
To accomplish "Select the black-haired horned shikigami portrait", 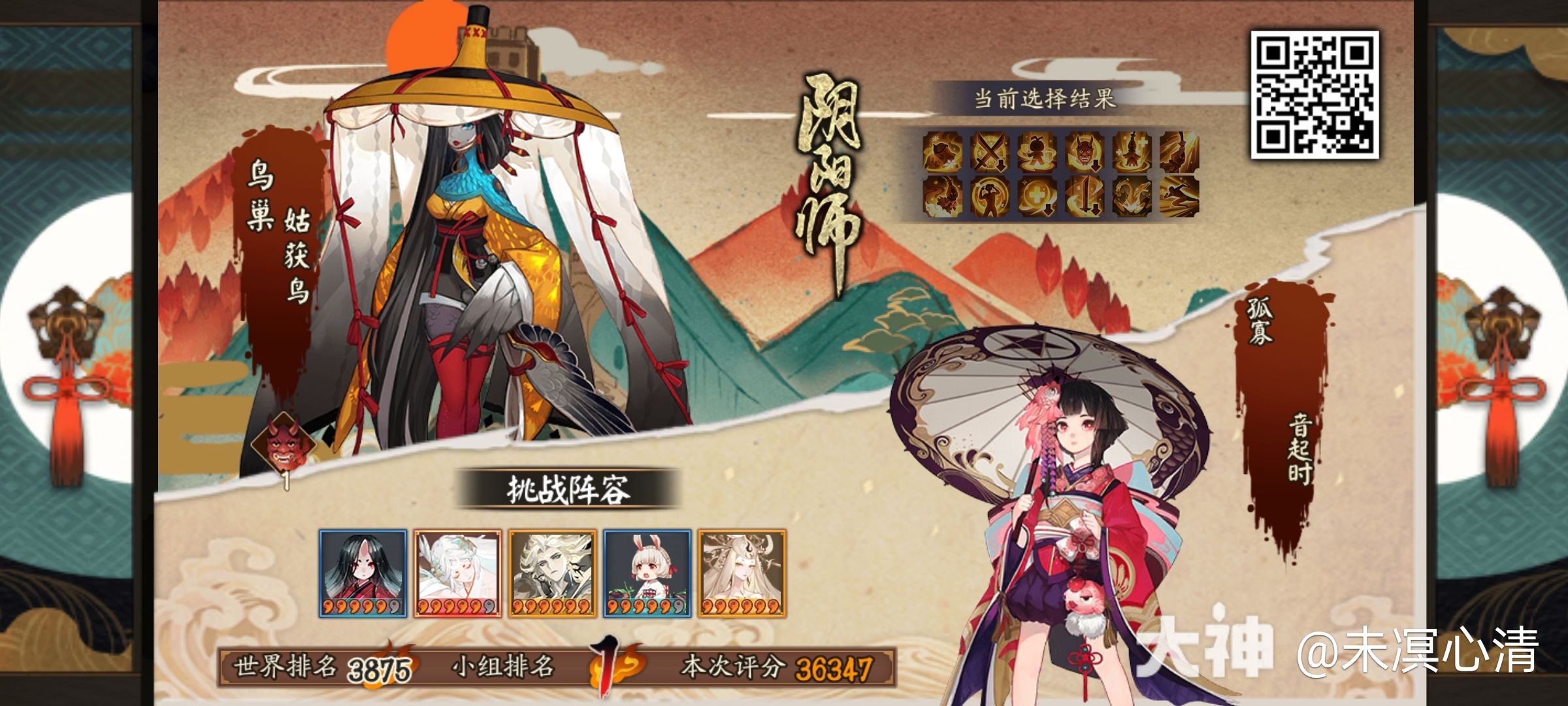I will point(363,573).
